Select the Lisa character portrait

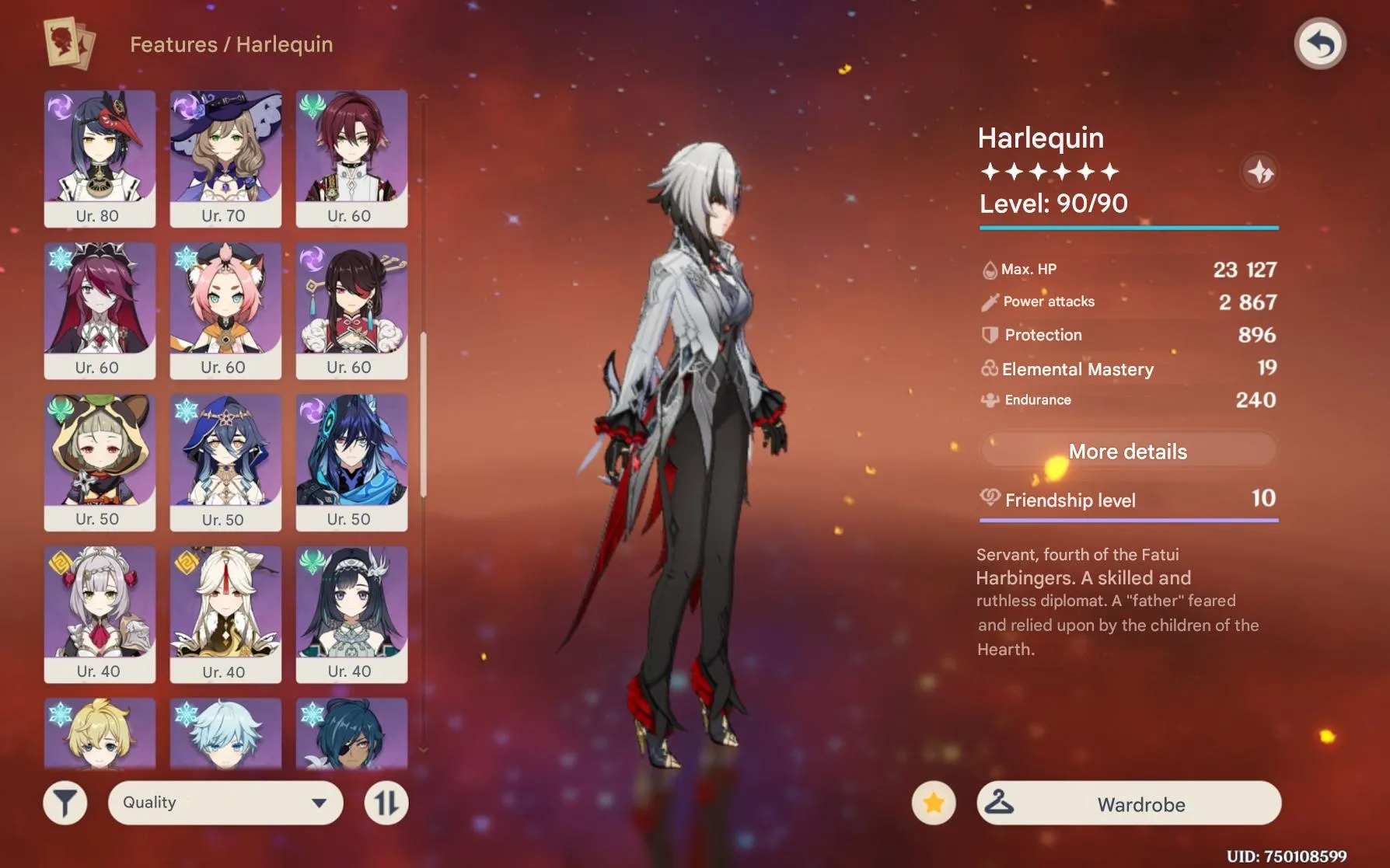pos(225,152)
